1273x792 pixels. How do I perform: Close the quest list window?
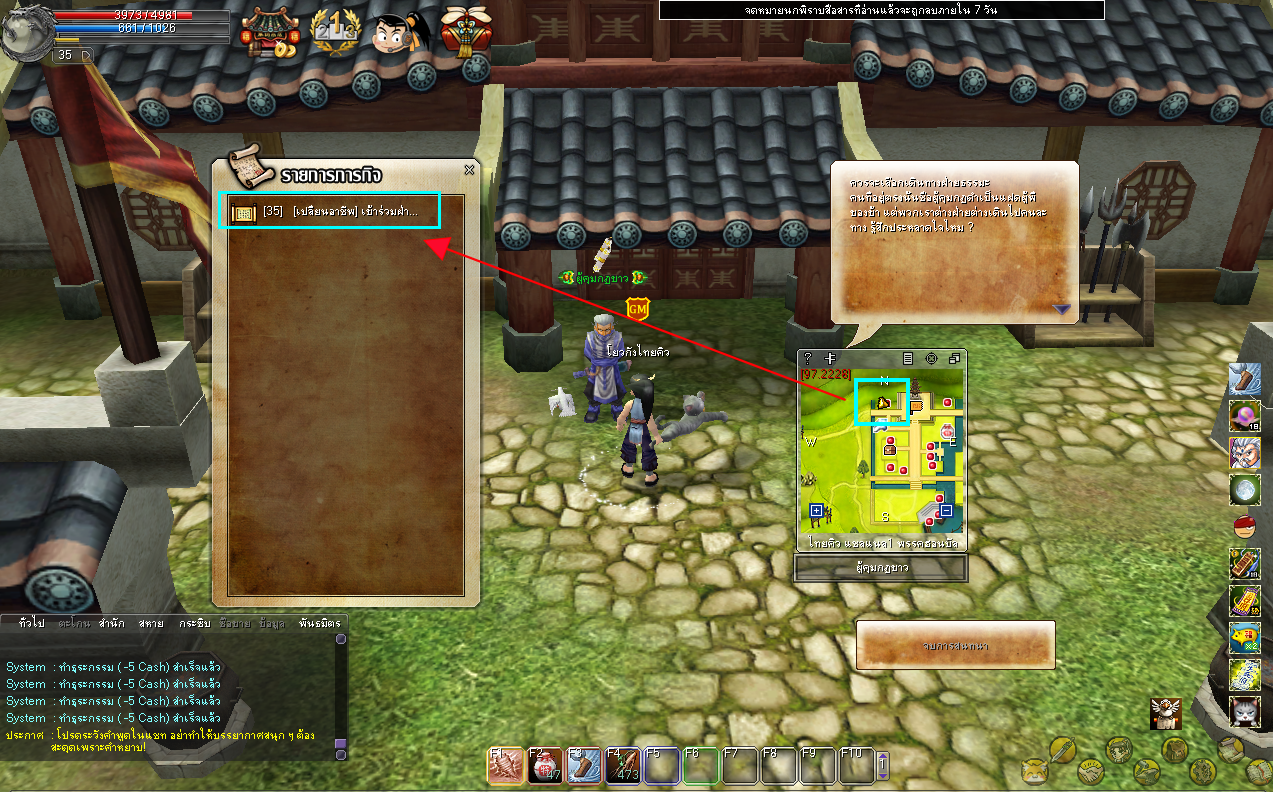pyautogui.click(x=469, y=170)
